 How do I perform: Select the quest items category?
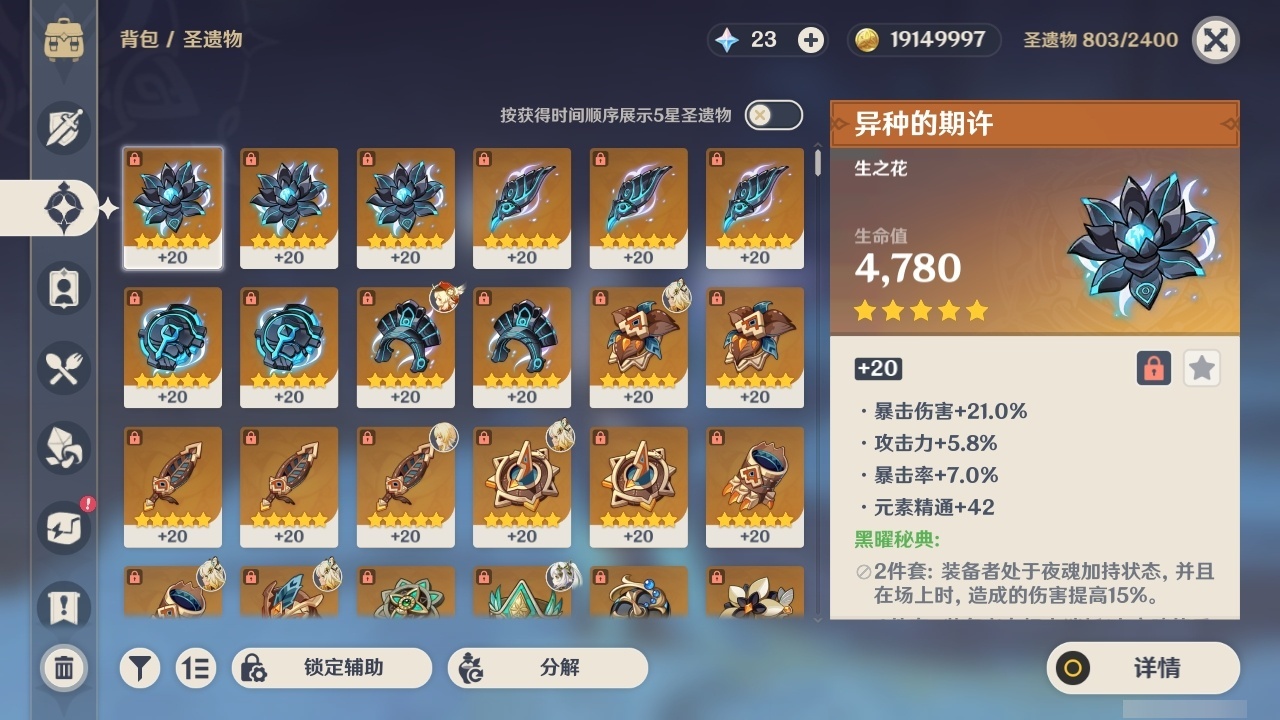coord(63,603)
